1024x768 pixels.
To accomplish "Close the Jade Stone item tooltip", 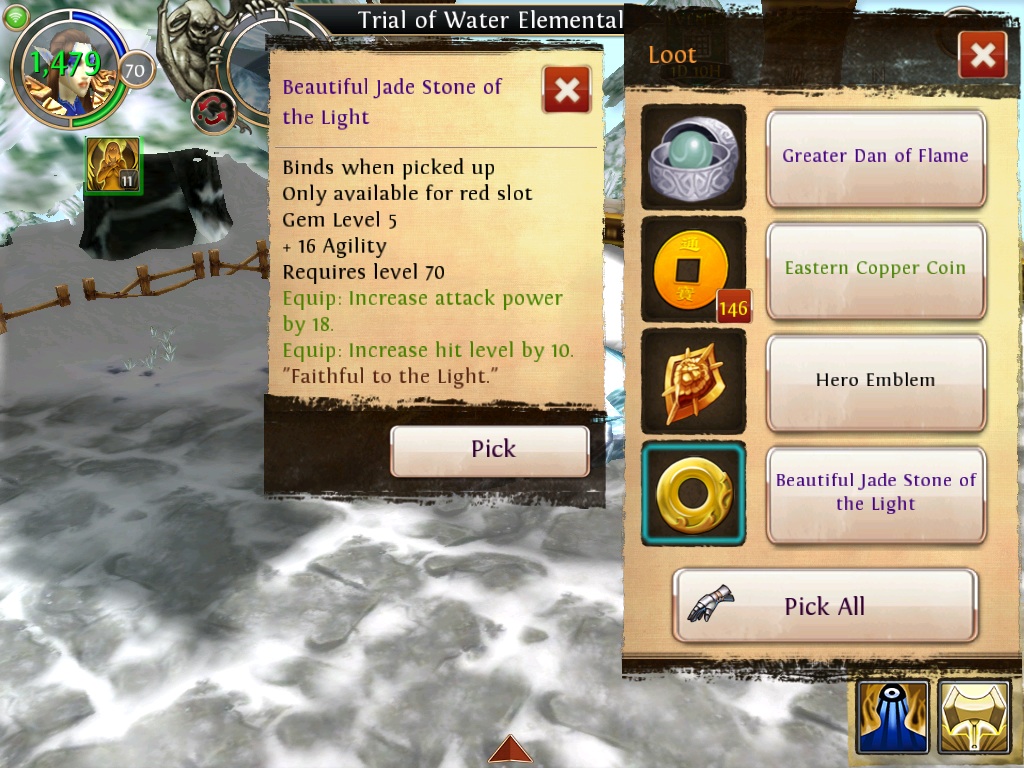I will coord(566,91).
